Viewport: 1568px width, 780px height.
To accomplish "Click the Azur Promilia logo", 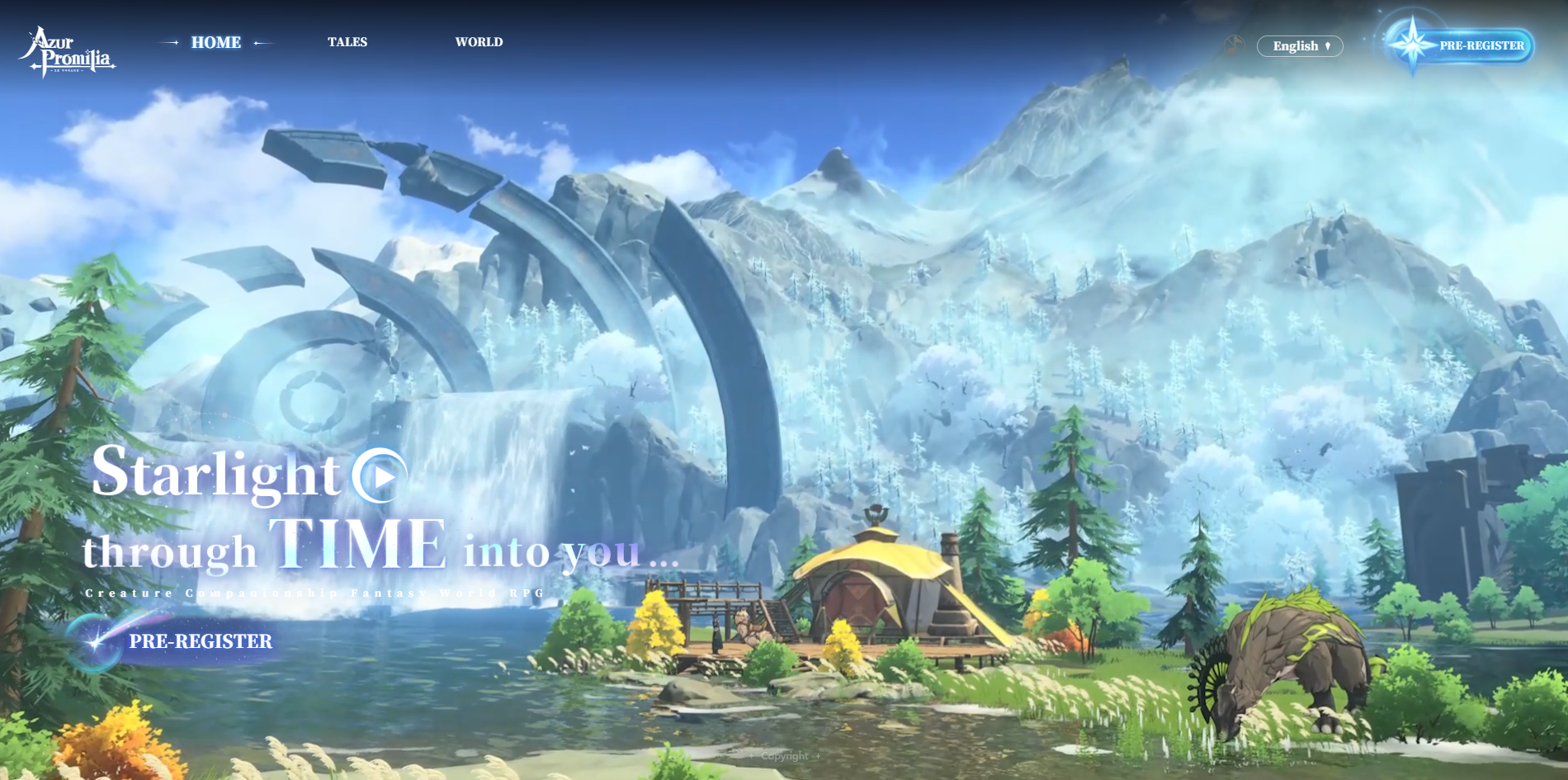I will (67, 52).
